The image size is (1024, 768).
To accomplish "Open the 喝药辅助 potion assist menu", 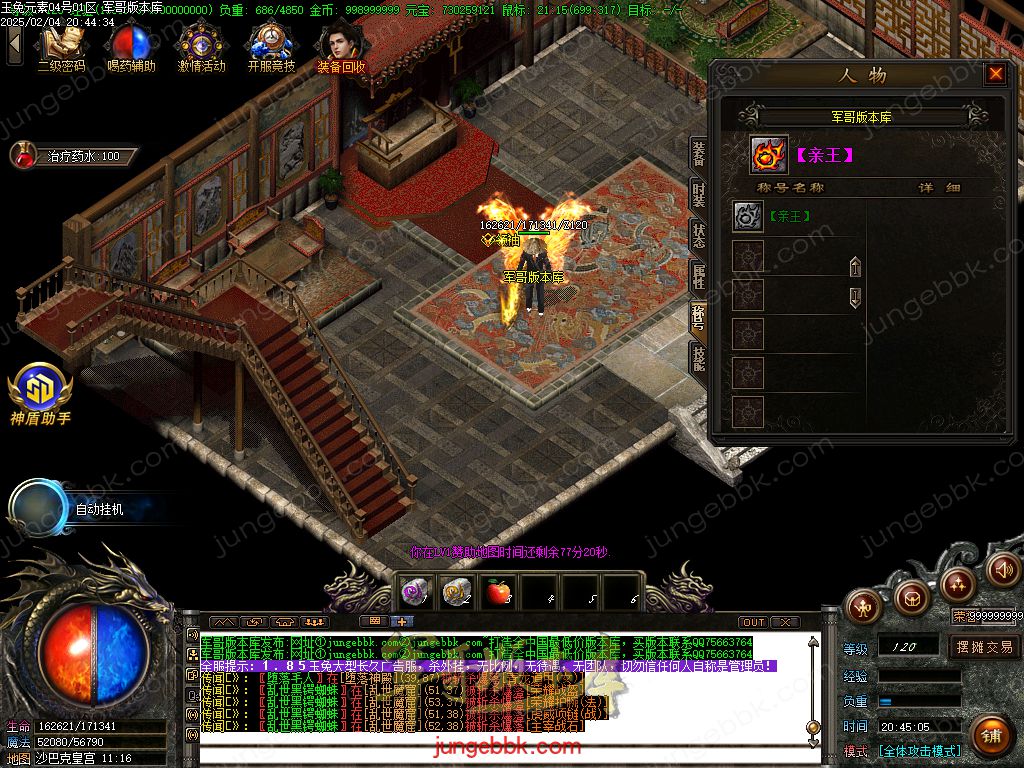I will point(131,47).
